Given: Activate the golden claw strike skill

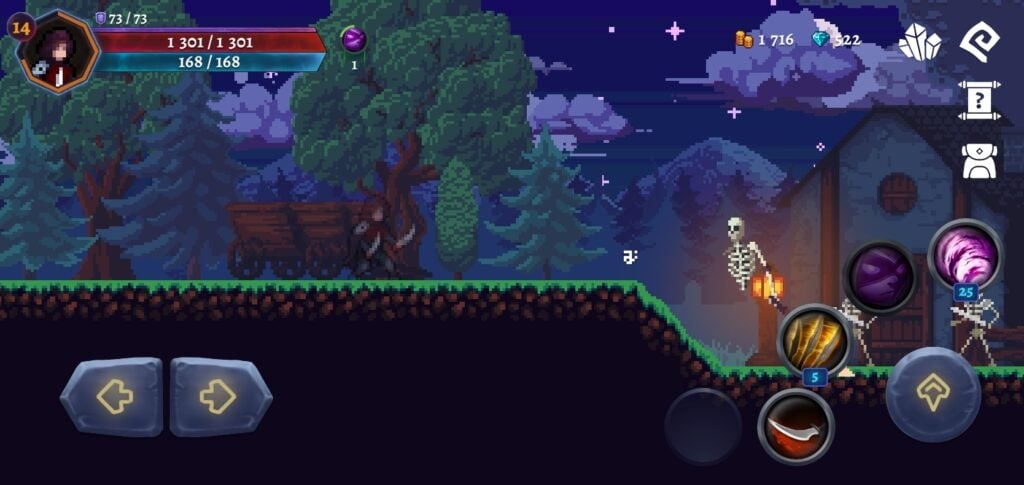Looking at the screenshot, I should pos(814,340).
